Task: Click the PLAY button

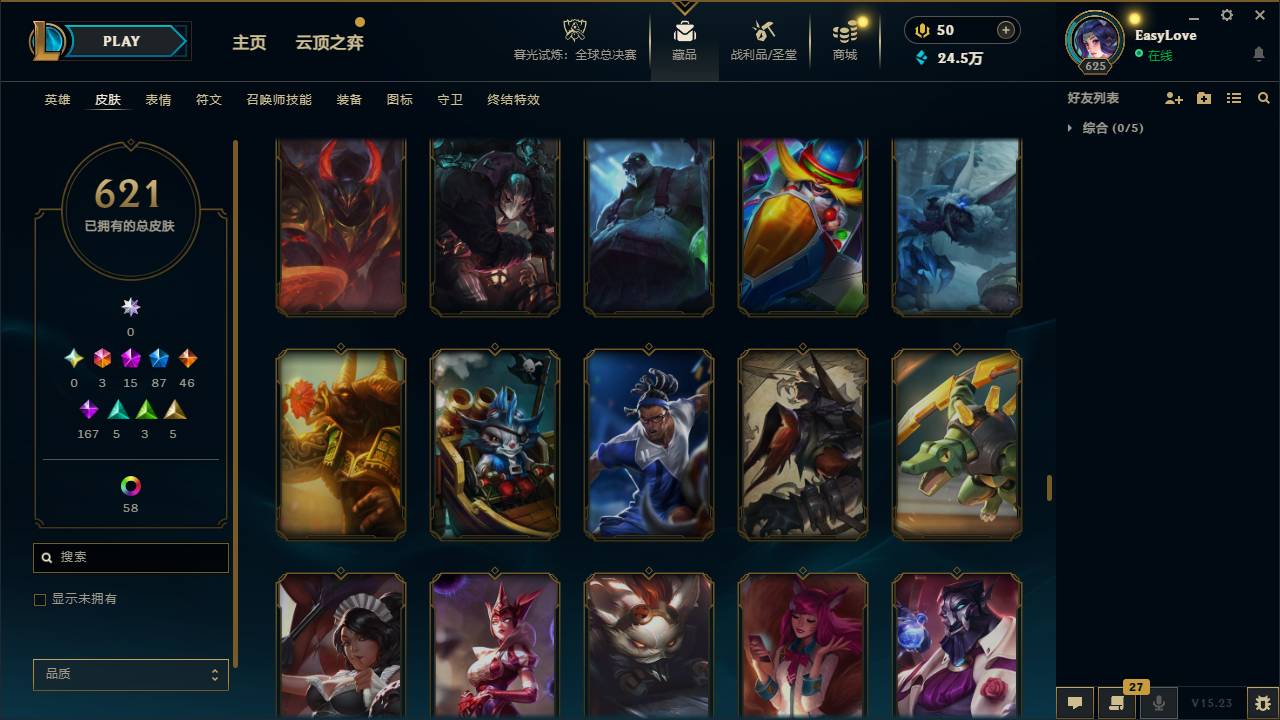Action: point(121,41)
